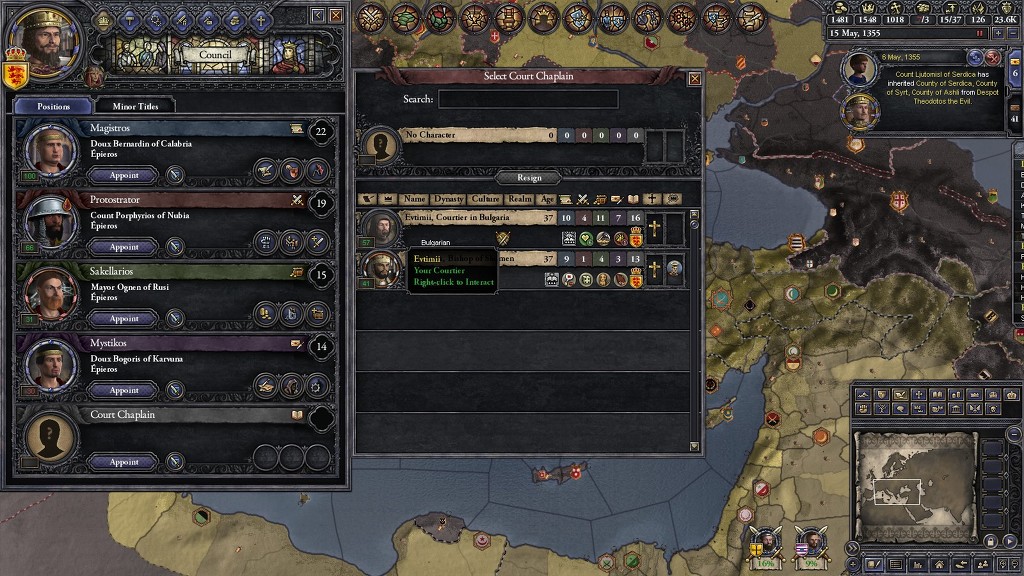
Task: Sort the candidates by Name
Action: 414,199
